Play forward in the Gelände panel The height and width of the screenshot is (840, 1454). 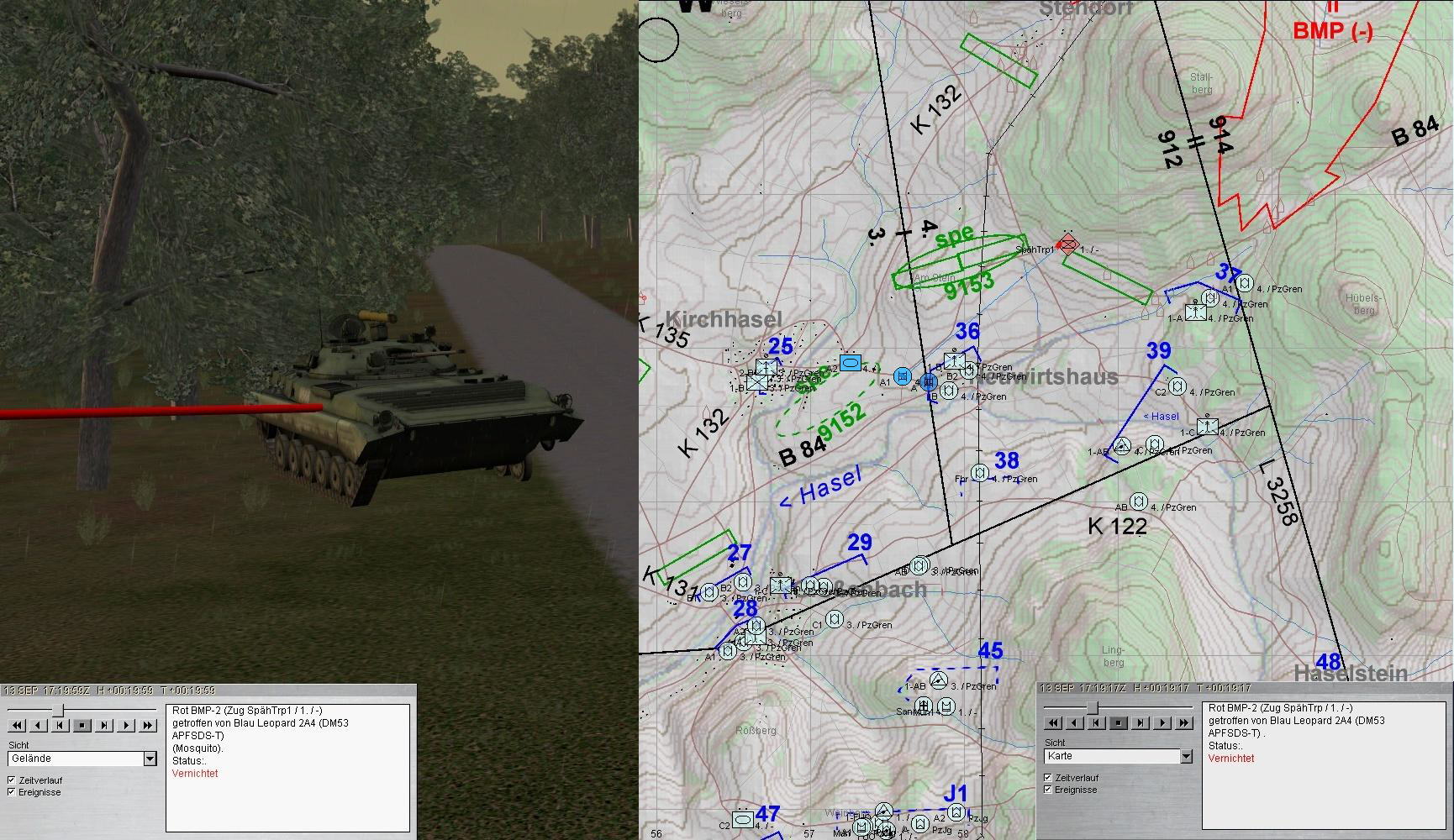click(x=126, y=725)
